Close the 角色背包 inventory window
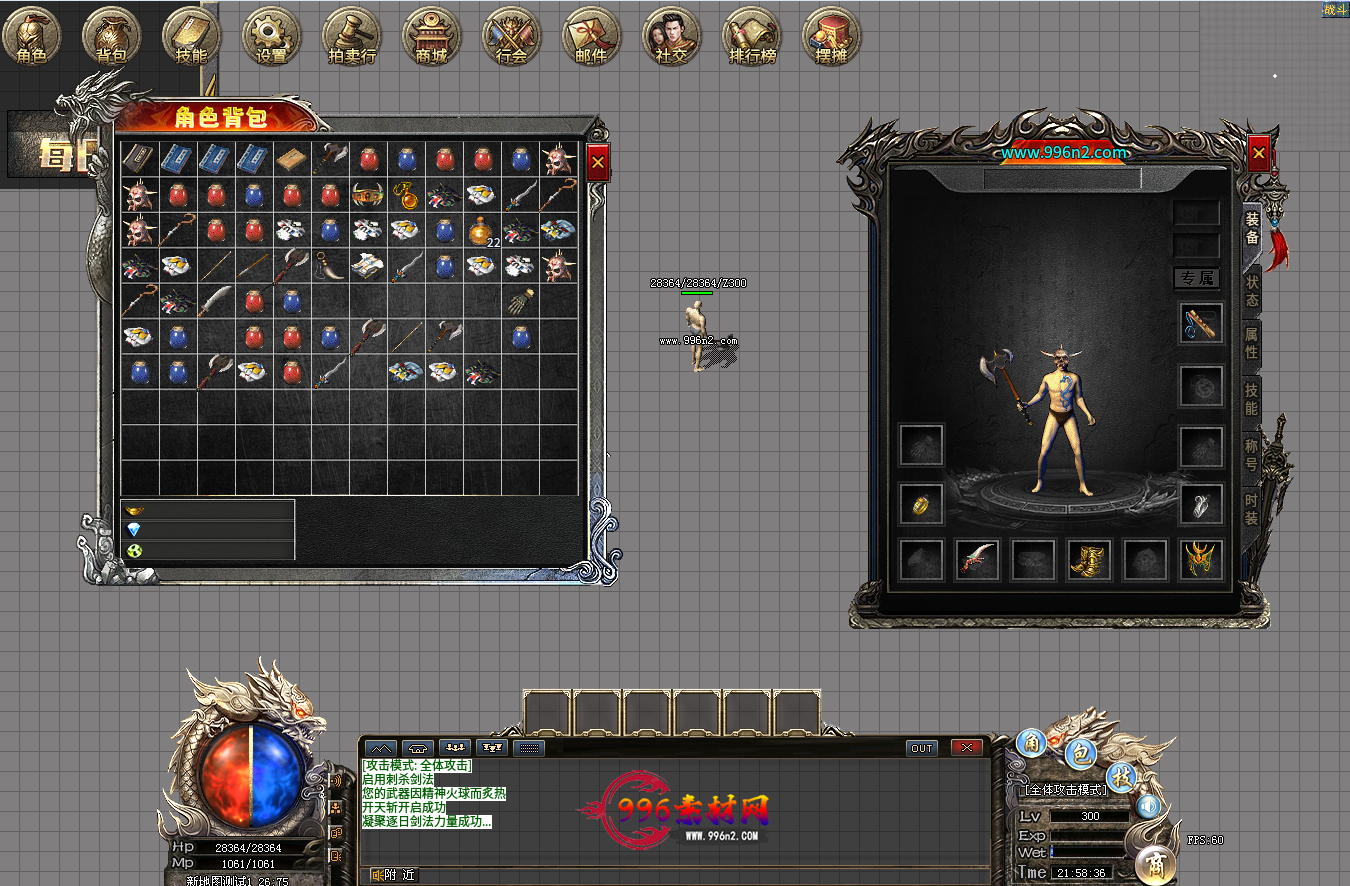The width and height of the screenshot is (1350, 886). (x=598, y=161)
